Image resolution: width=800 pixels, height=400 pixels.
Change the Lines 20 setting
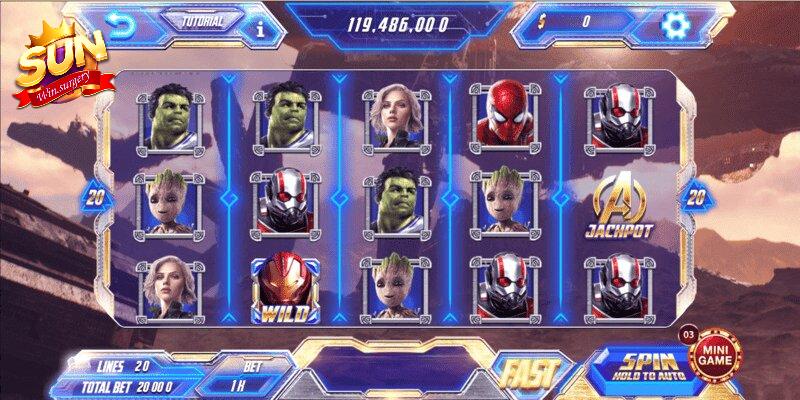point(126,365)
